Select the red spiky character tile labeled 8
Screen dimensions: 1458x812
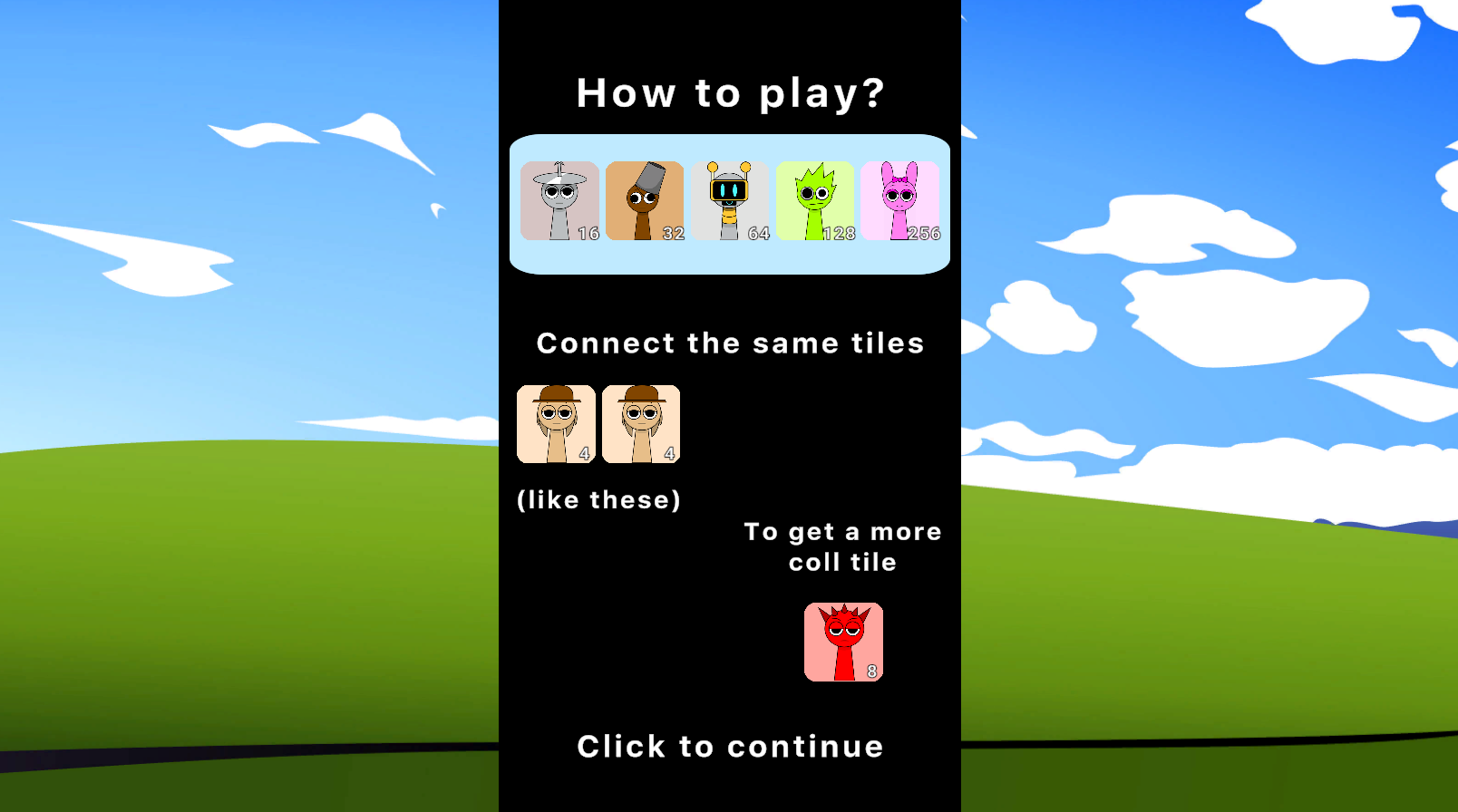[843, 642]
